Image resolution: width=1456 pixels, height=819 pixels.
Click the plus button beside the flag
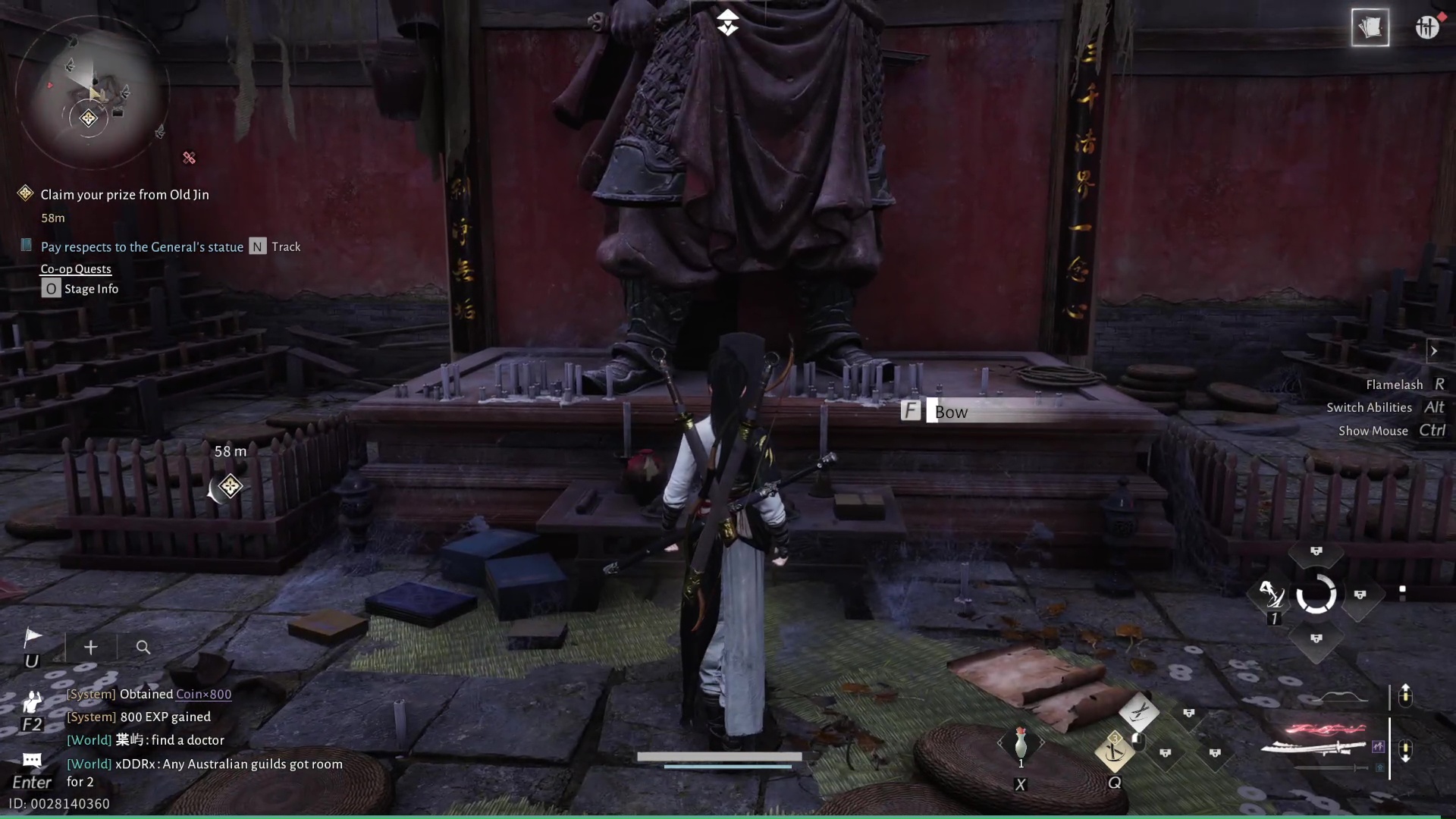91,648
